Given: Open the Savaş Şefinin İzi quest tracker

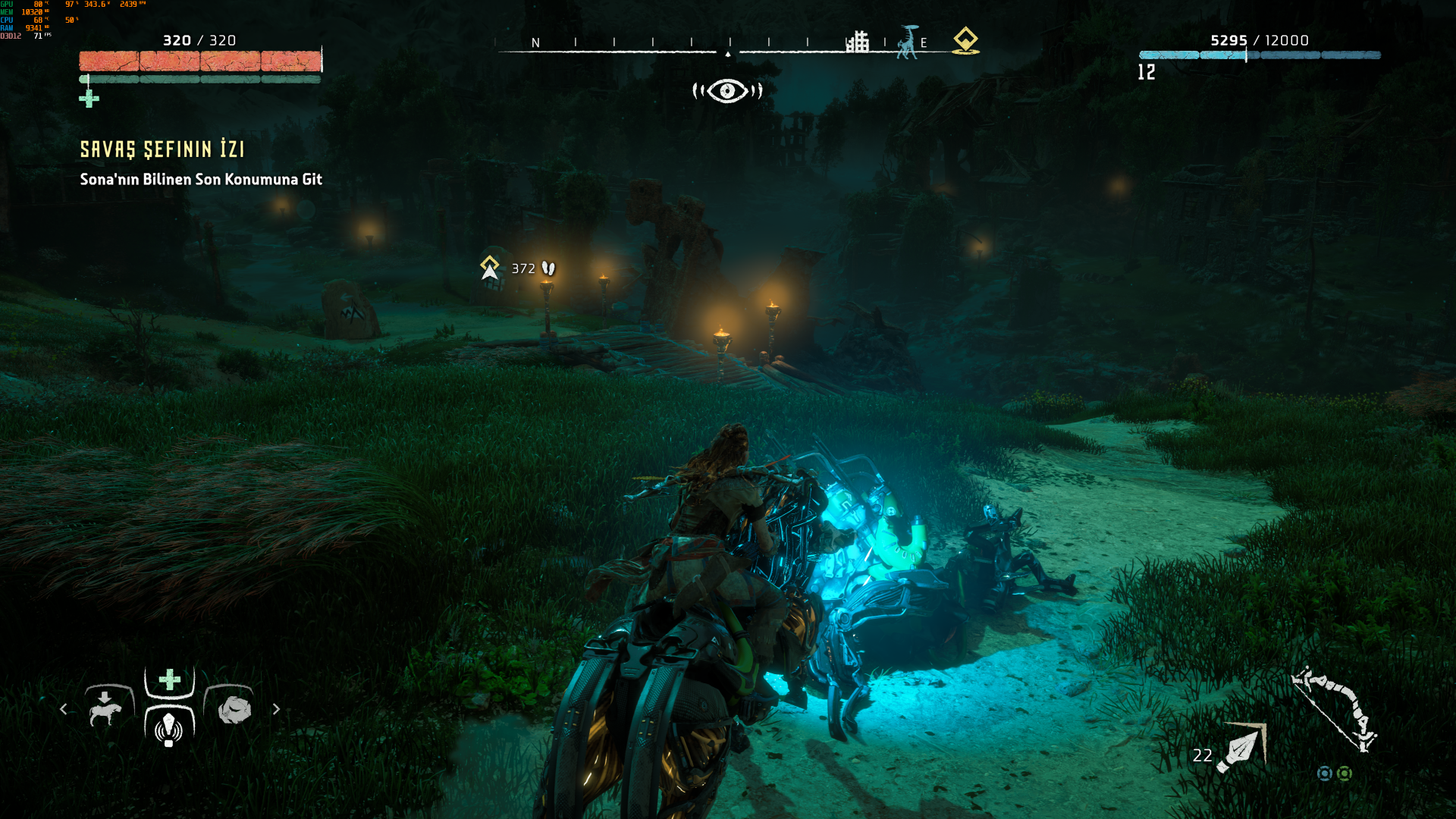Looking at the screenshot, I should coord(162,149).
